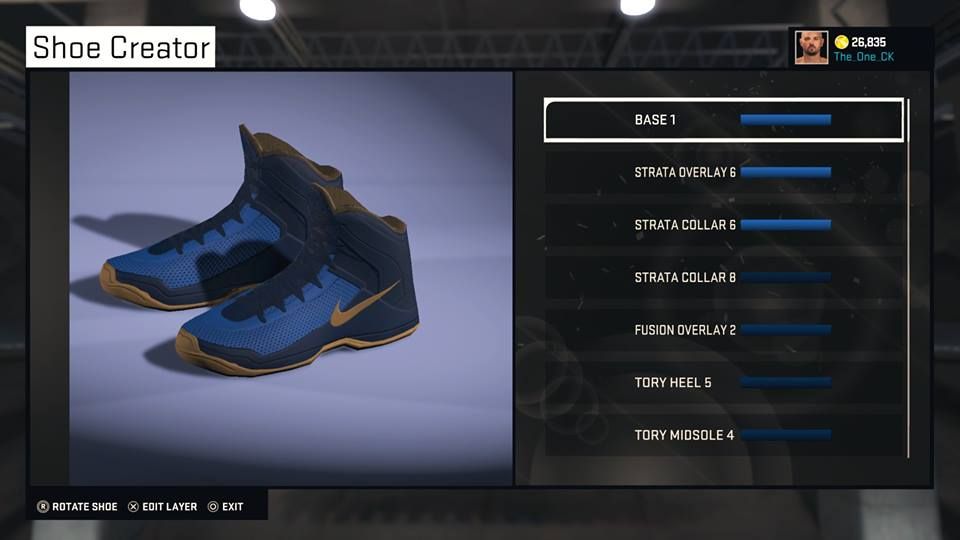This screenshot has width=960, height=540.
Task: Choose the Tory Heel 5 layer
Action: 723,382
